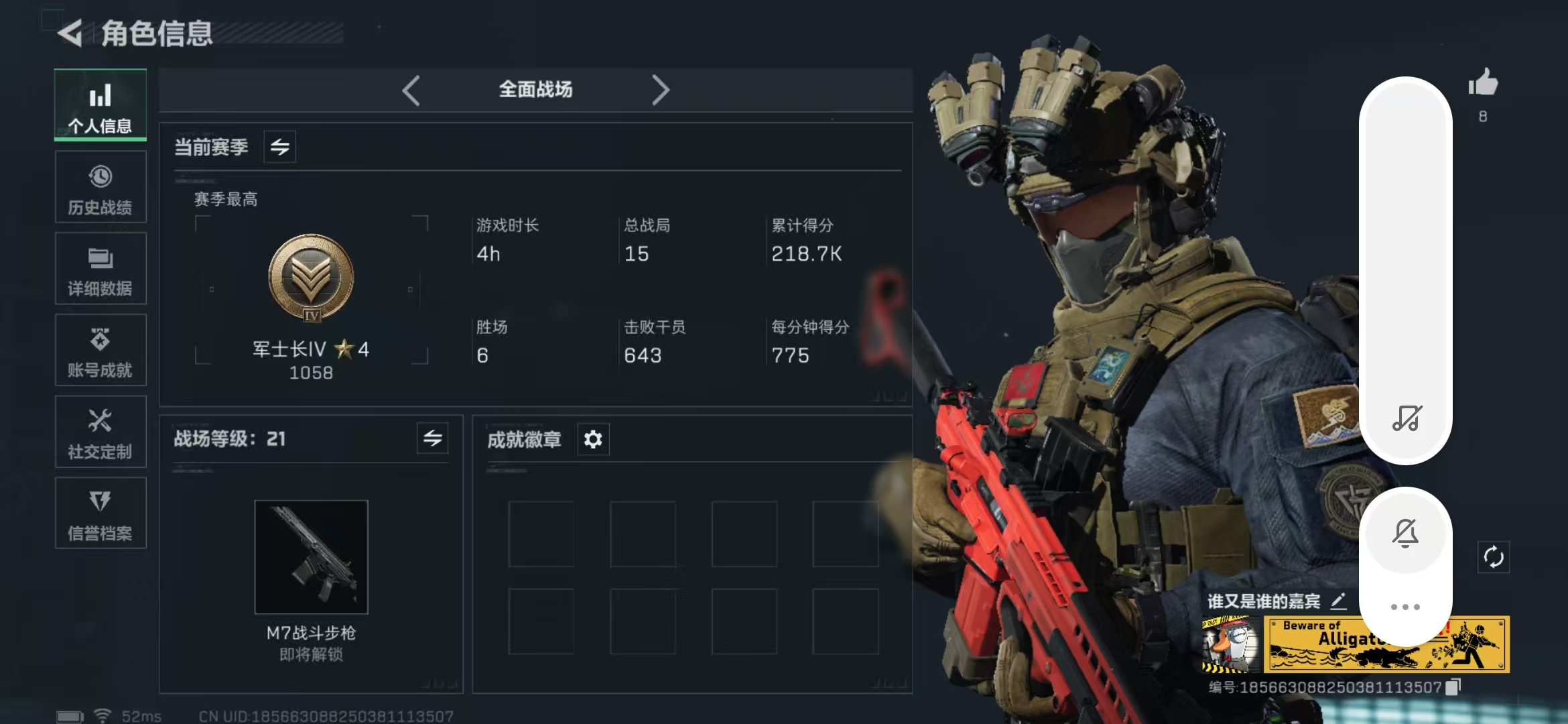Open the 个人信息 tab

click(x=101, y=106)
